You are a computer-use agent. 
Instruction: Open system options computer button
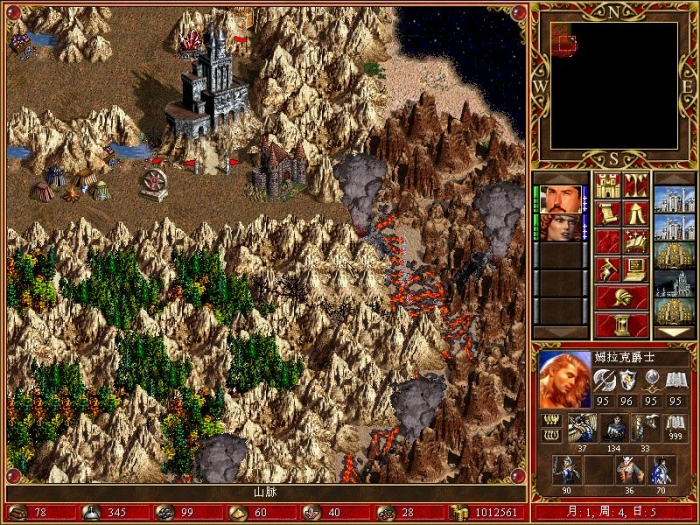[x=635, y=269]
